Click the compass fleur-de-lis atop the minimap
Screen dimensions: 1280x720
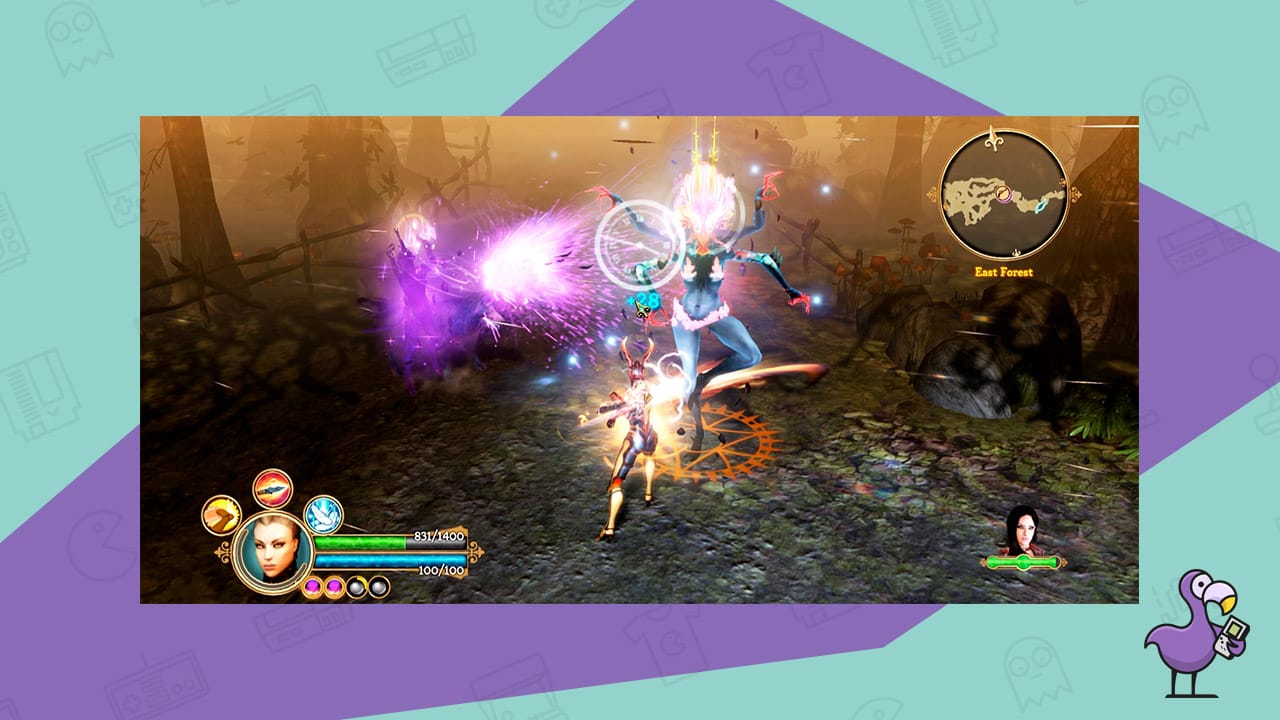pos(994,138)
